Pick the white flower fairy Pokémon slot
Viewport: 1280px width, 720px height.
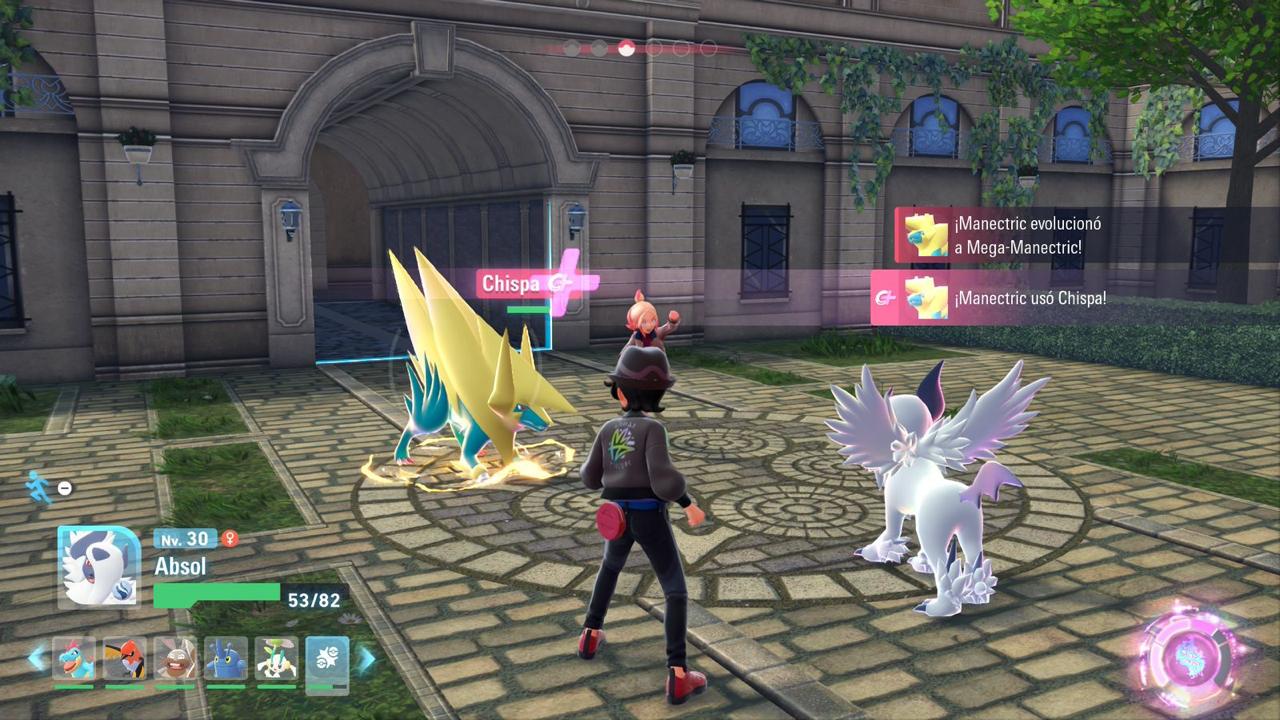pyautogui.click(x=276, y=659)
